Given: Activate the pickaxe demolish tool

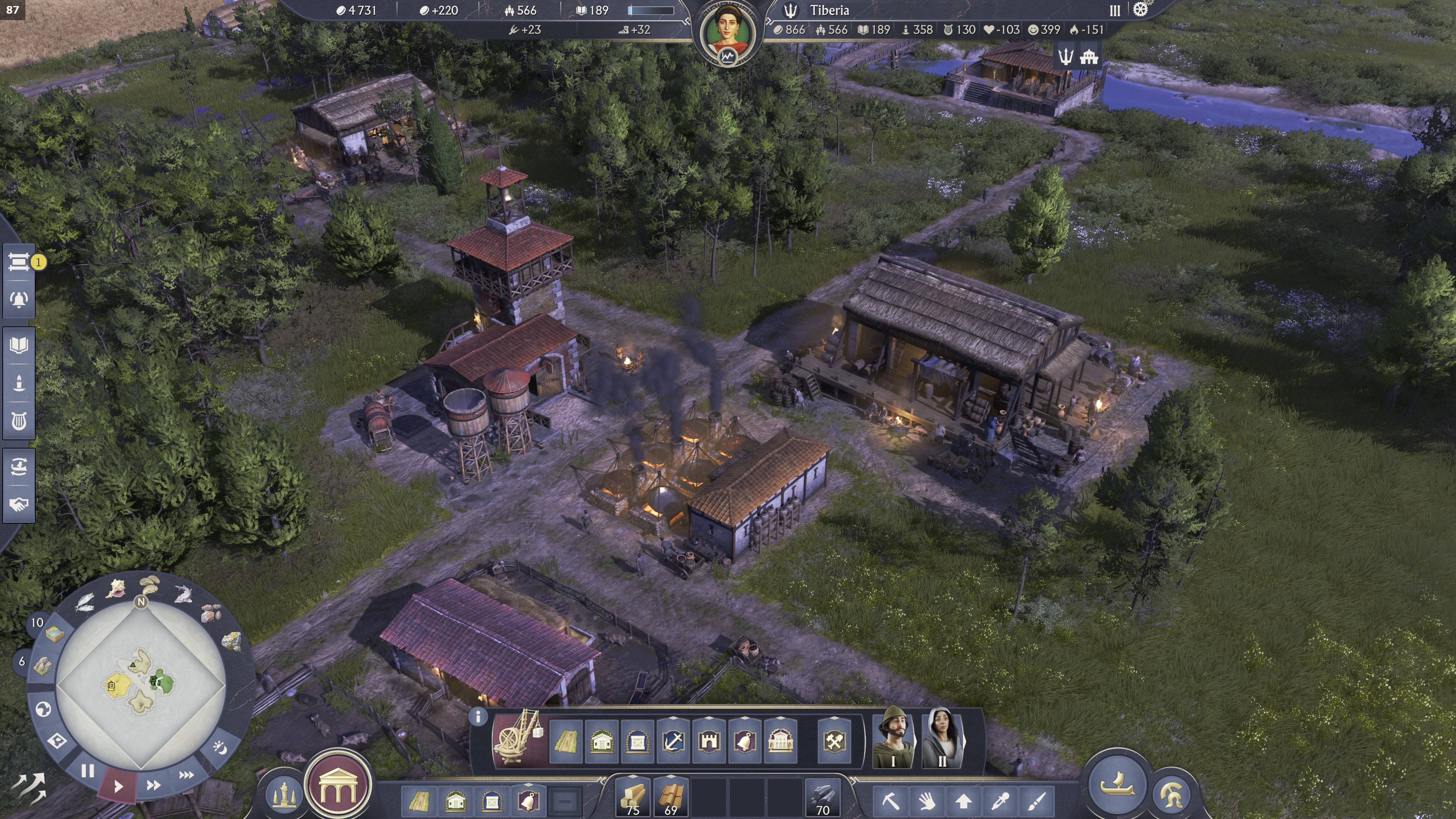Looking at the screenshot, I should click(x=890, y=800).
